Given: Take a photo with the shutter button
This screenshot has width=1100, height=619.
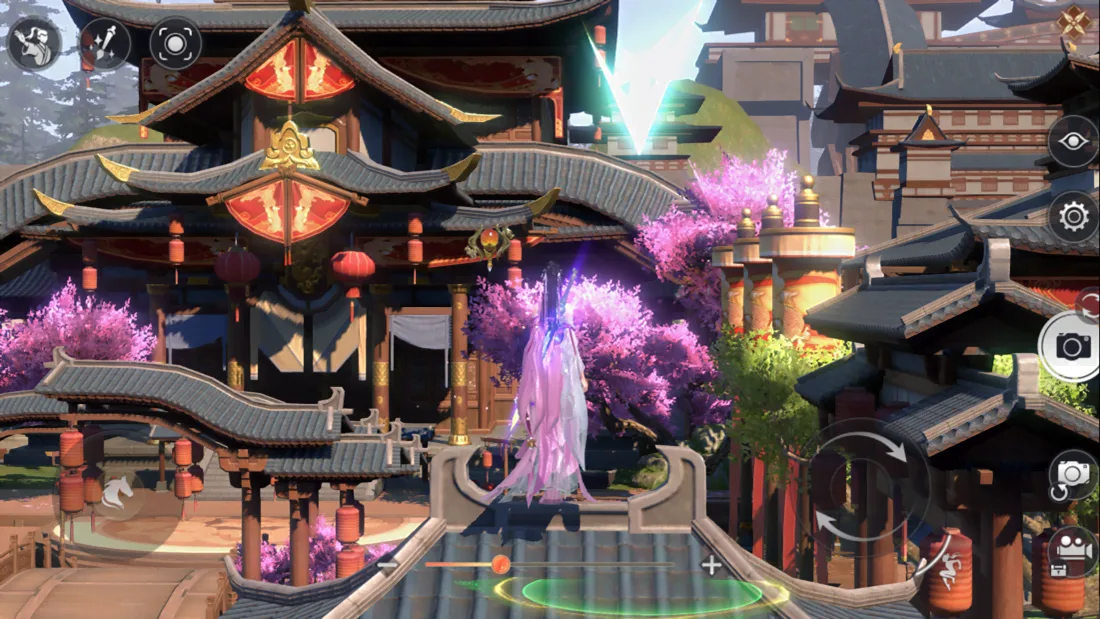Looking at the screenshot, I should pyautogui.click(x=1073, y=347).
